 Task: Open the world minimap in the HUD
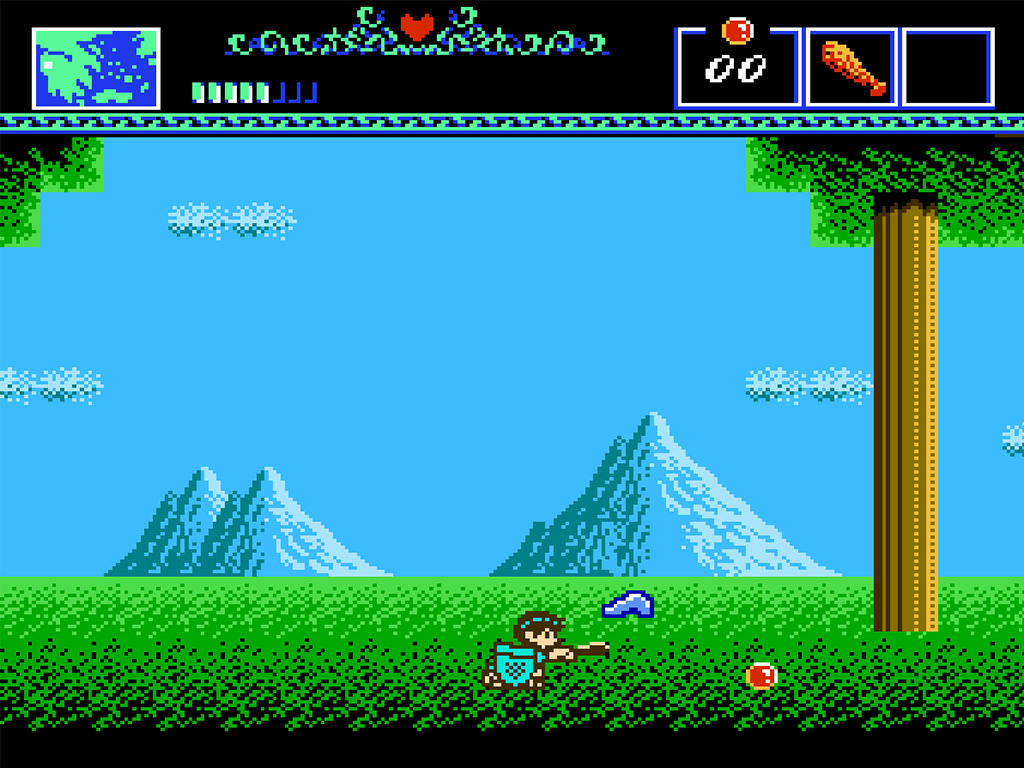pos(96,68)
